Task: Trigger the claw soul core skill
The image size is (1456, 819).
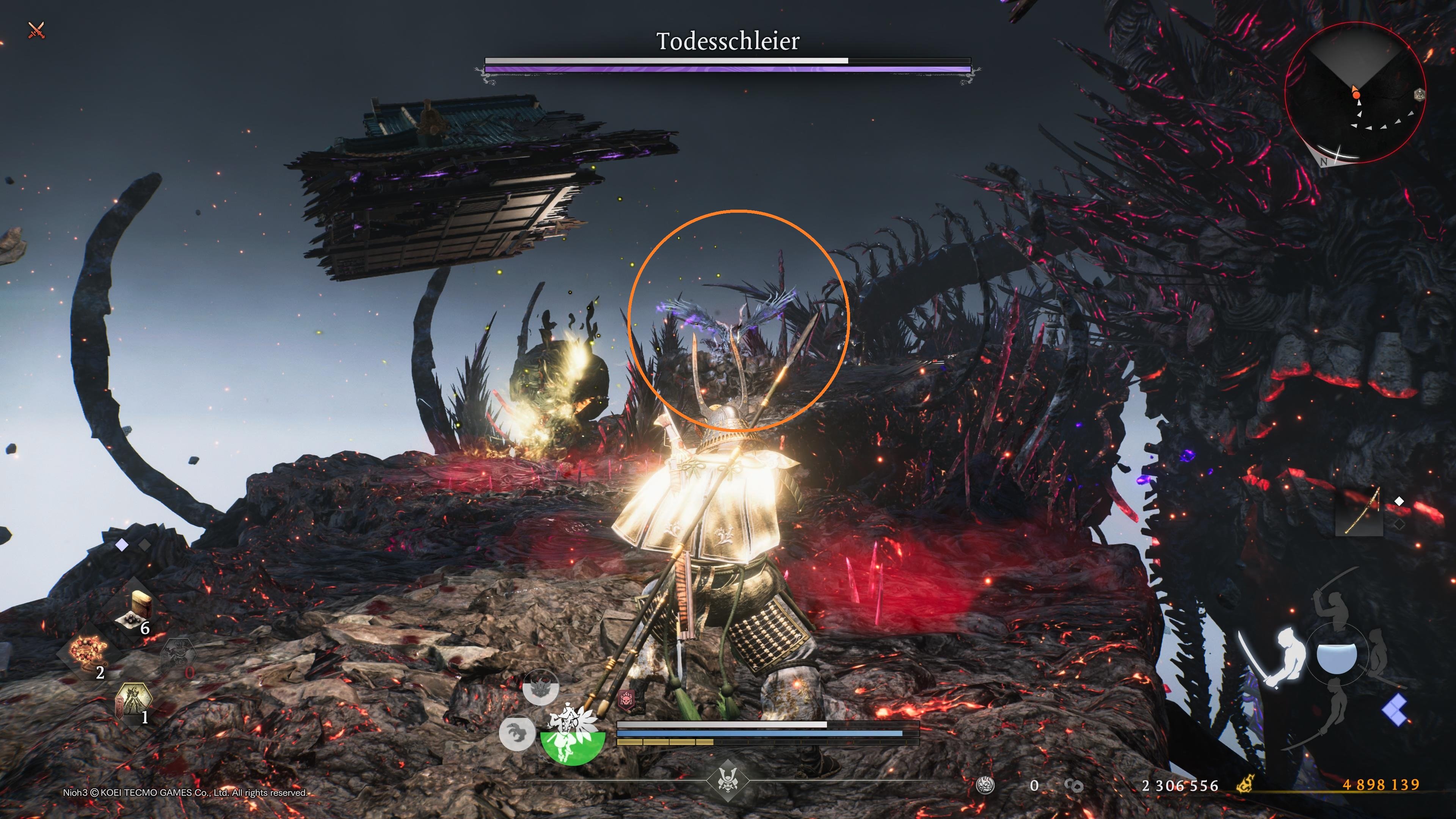Action: coord(517,733)
